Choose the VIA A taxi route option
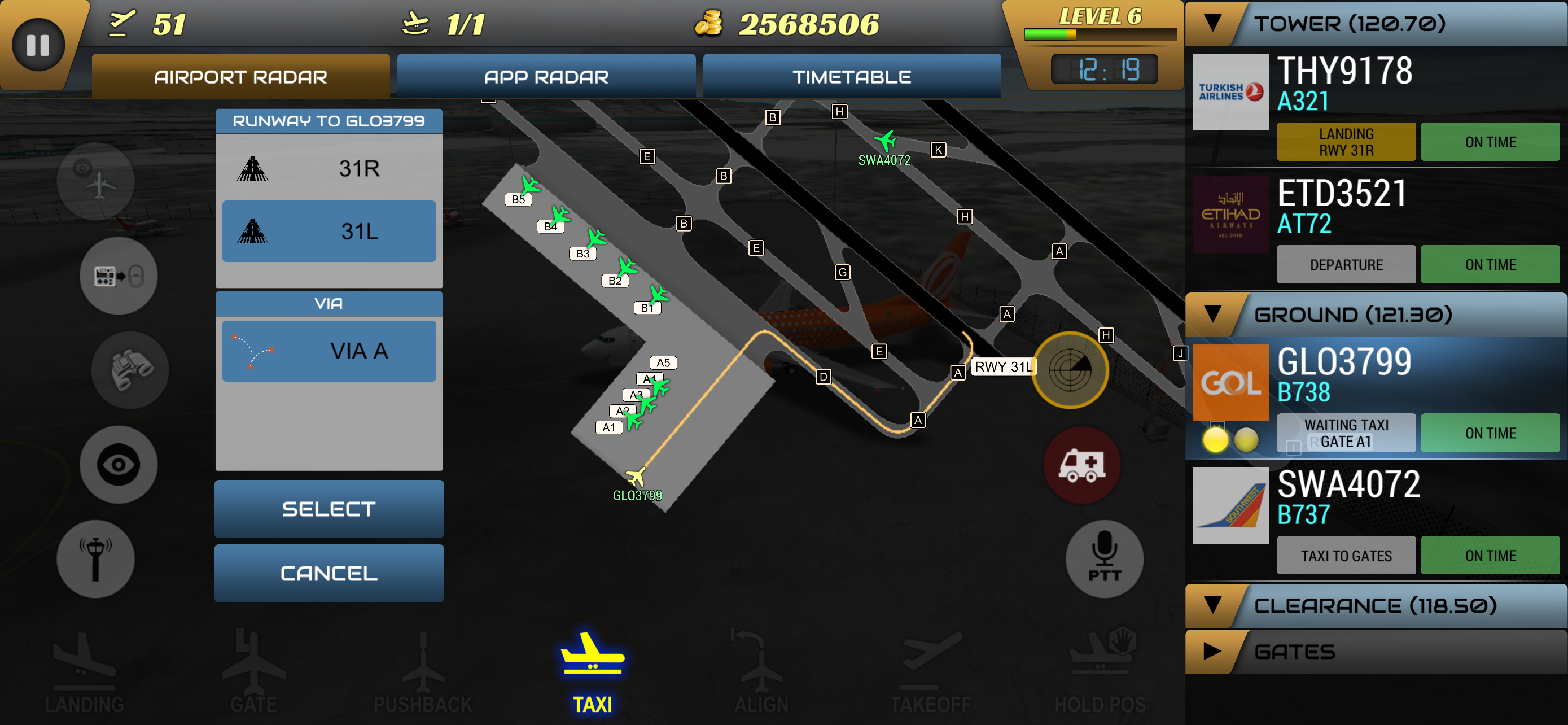 (x=328, y=351)
